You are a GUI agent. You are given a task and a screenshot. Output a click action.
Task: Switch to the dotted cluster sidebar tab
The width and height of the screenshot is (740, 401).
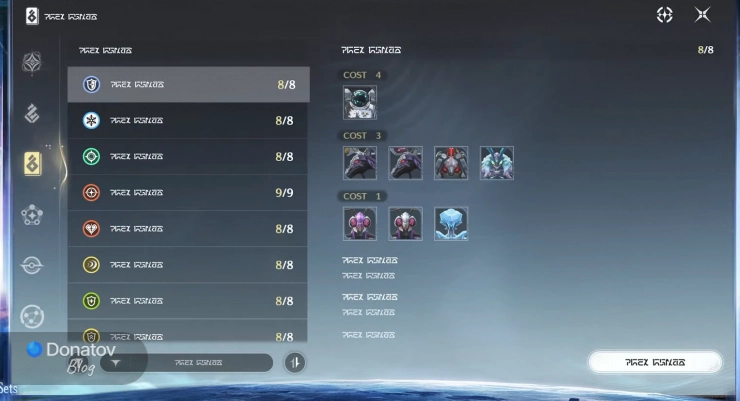pos(32,214)
